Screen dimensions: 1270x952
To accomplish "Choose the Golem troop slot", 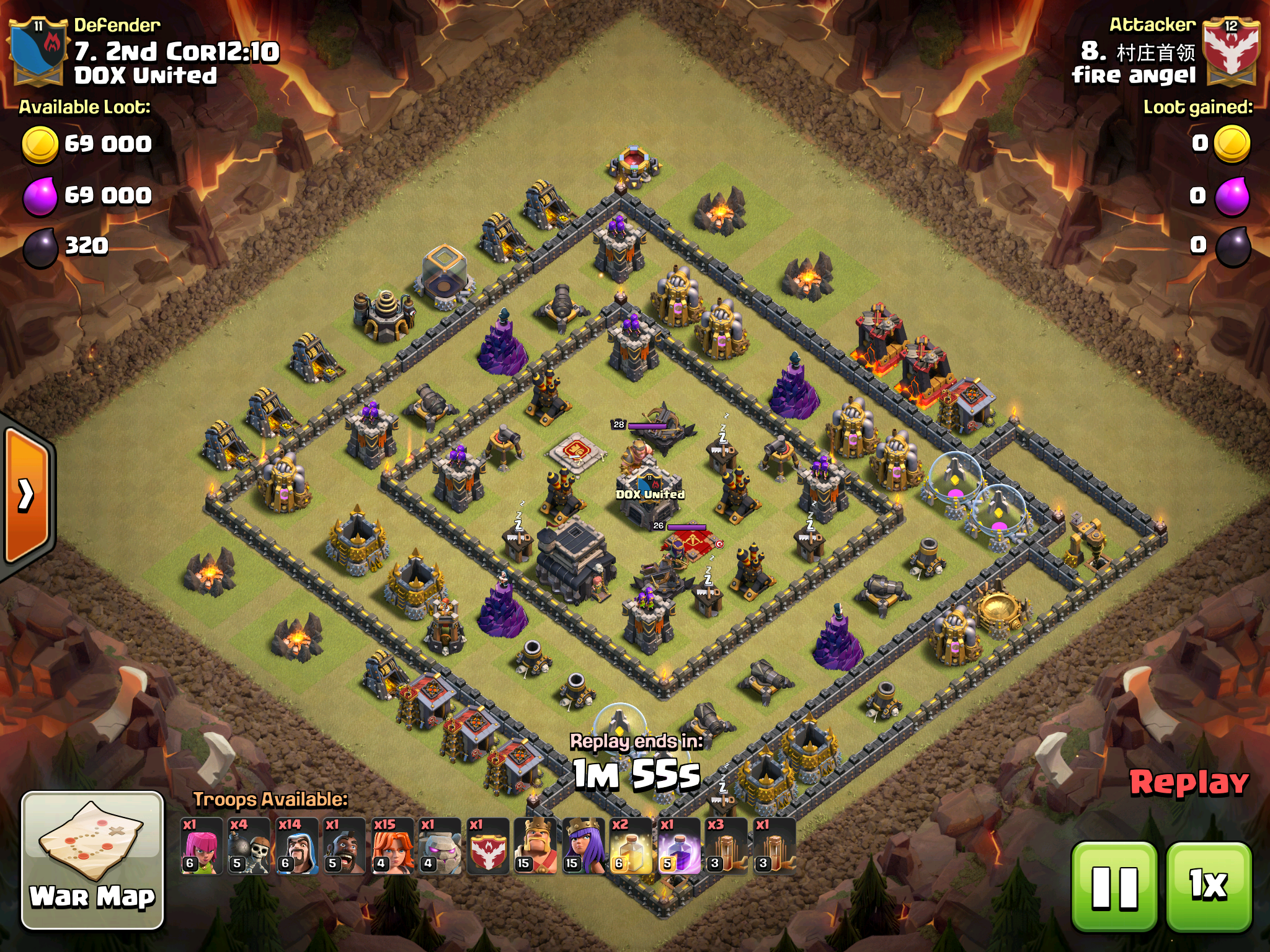I will click(440, 846).
